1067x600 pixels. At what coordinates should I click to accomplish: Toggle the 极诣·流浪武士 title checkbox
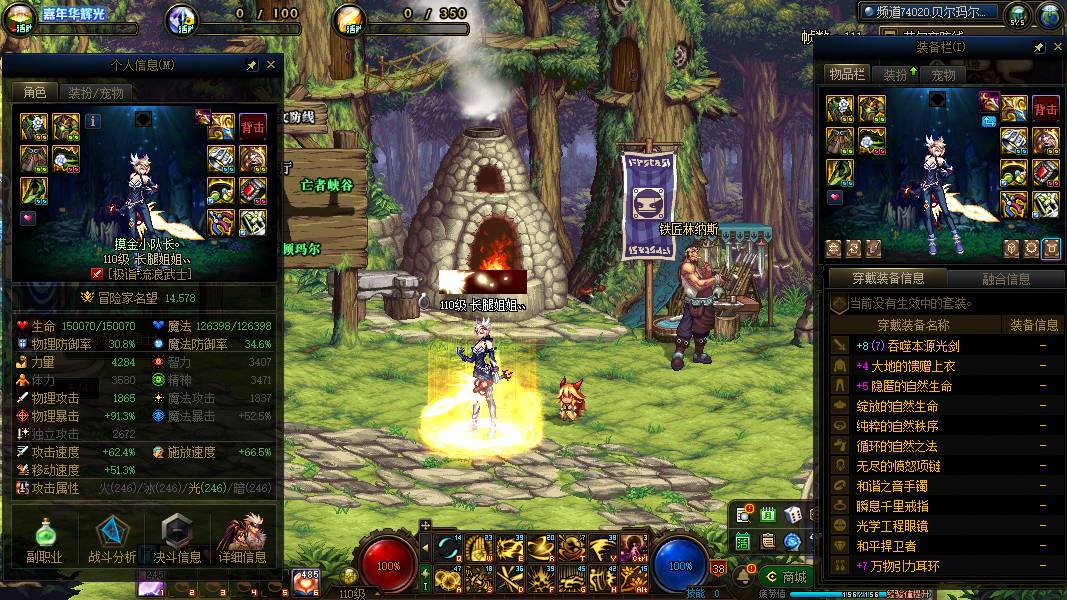[x=97, y=273]
